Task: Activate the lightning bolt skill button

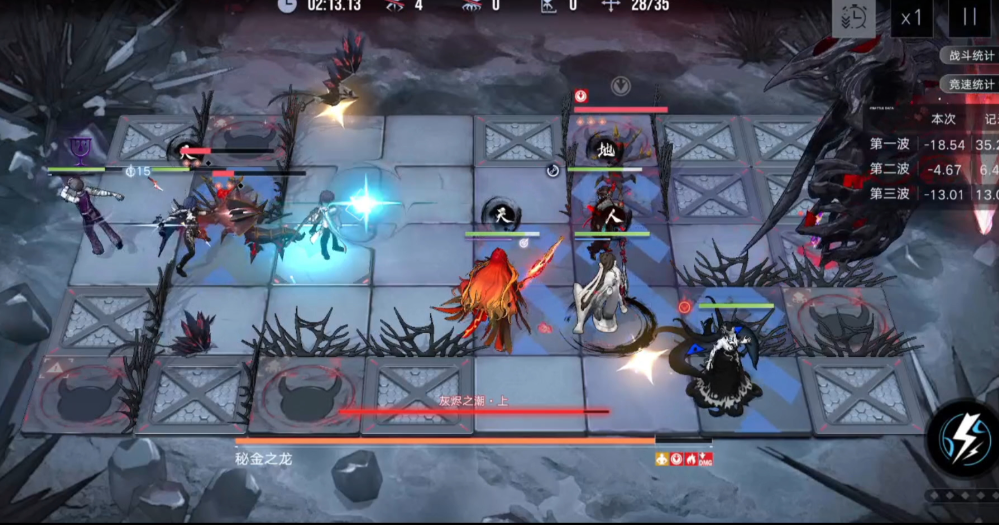Action: (962, 438)
